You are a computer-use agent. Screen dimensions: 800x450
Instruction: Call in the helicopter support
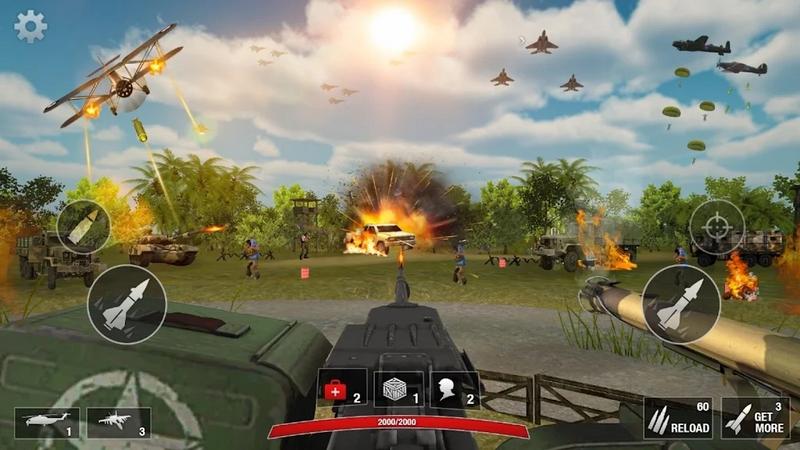[x=46, y=423]
